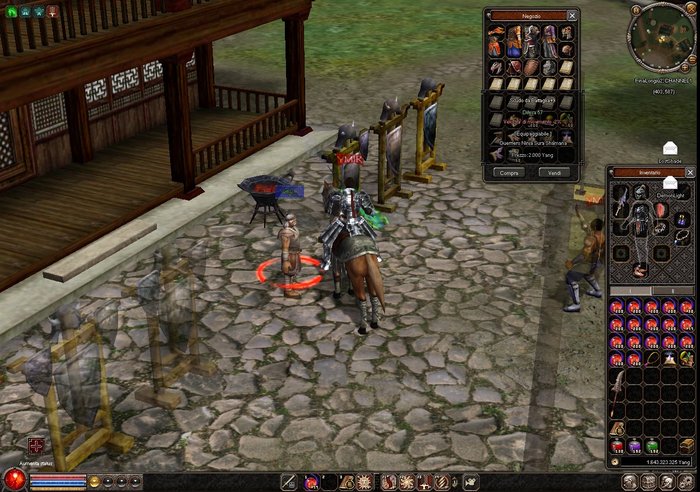Select the polearm weapon in the inventory grid
700x492 pixels.
tap(618, 386)
